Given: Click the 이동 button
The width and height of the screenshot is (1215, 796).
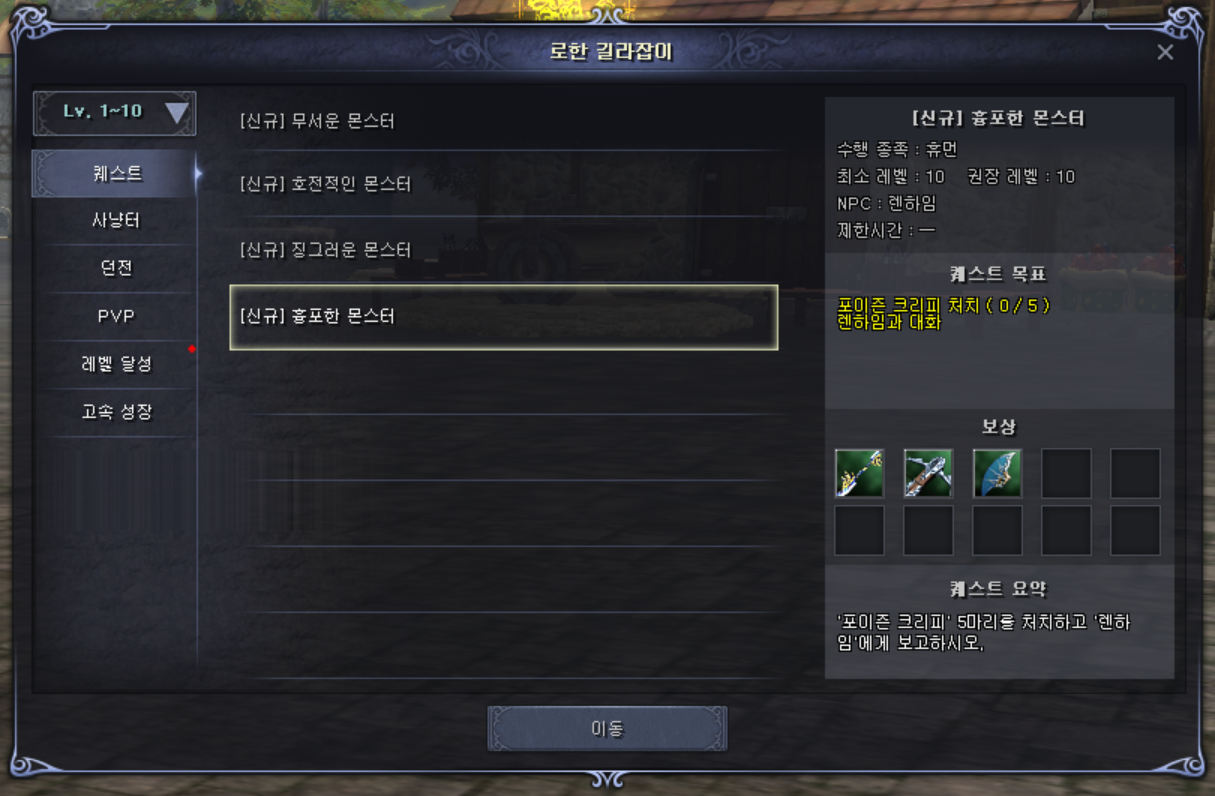Looking at the screenshot, I should click(607, 728).
